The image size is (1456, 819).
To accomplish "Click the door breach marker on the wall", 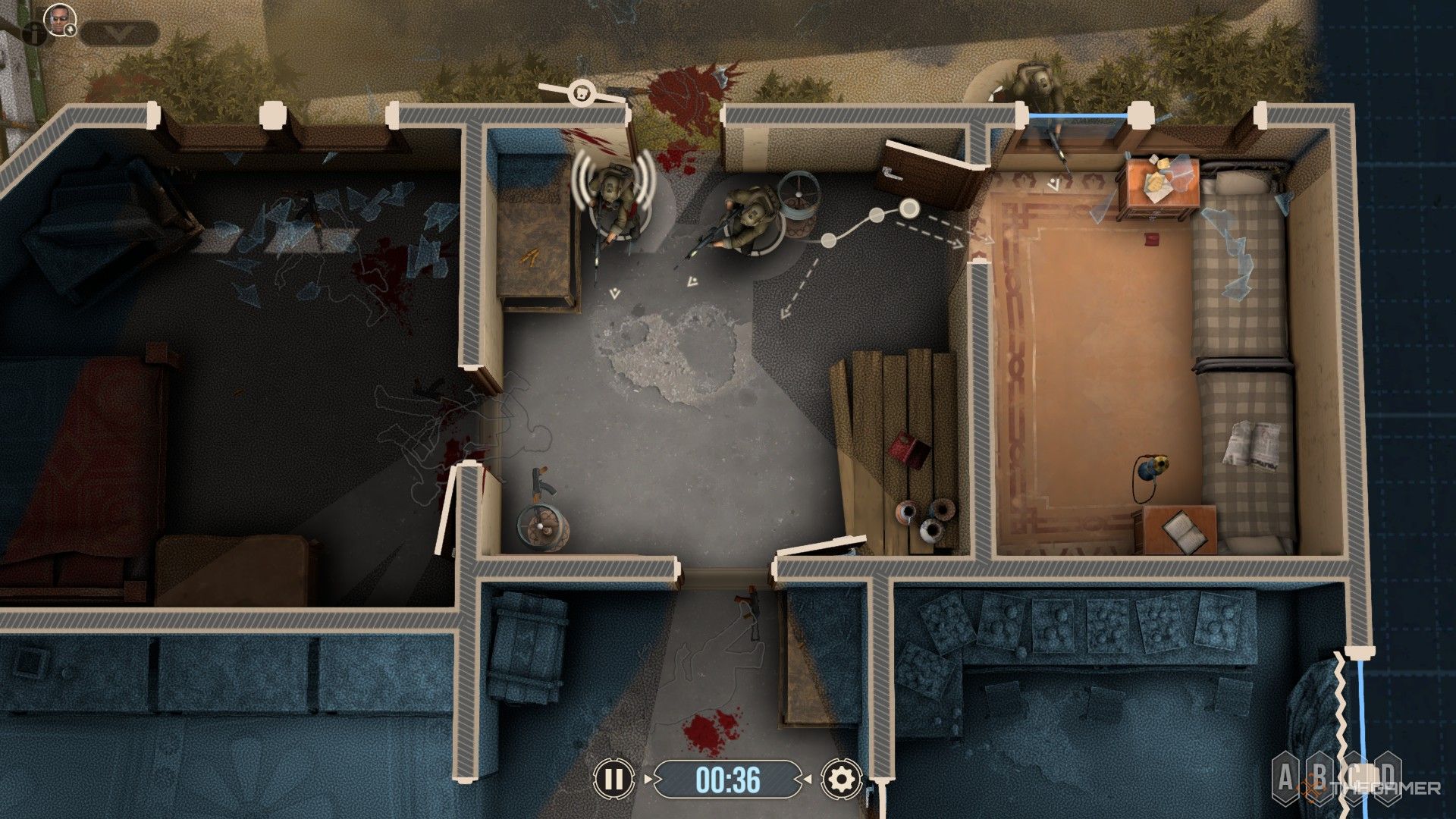I will [x=582, y=92].
